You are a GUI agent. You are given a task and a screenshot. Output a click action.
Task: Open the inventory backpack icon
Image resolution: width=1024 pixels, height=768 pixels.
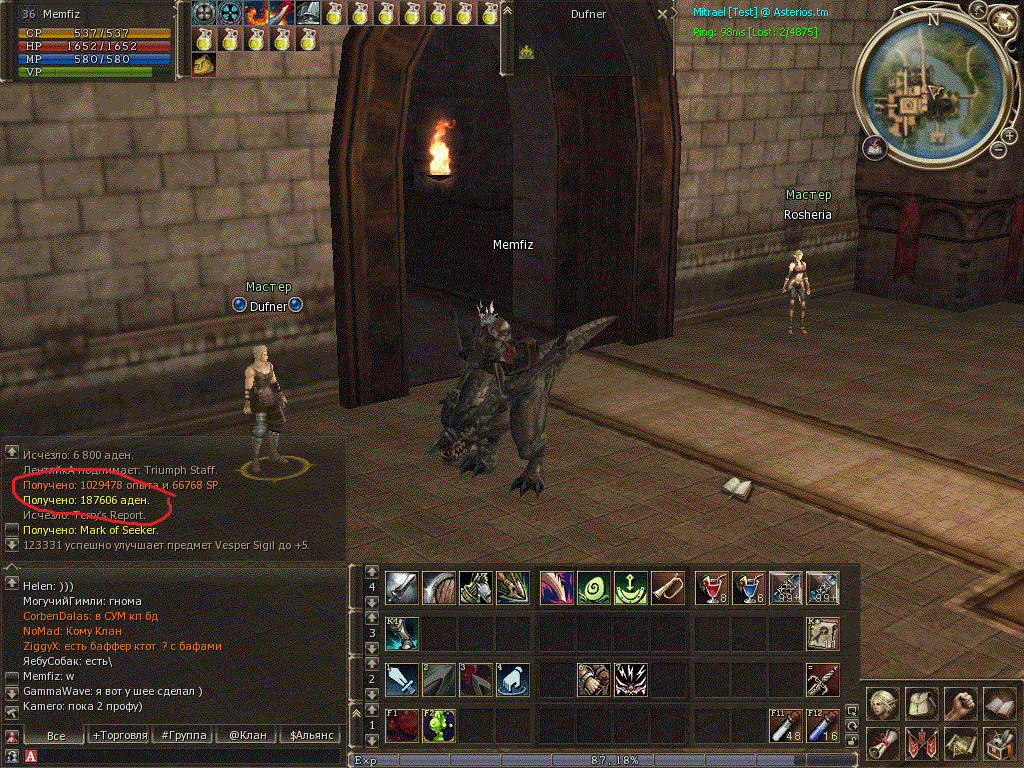pyautogui.click(x=921, y=704)
